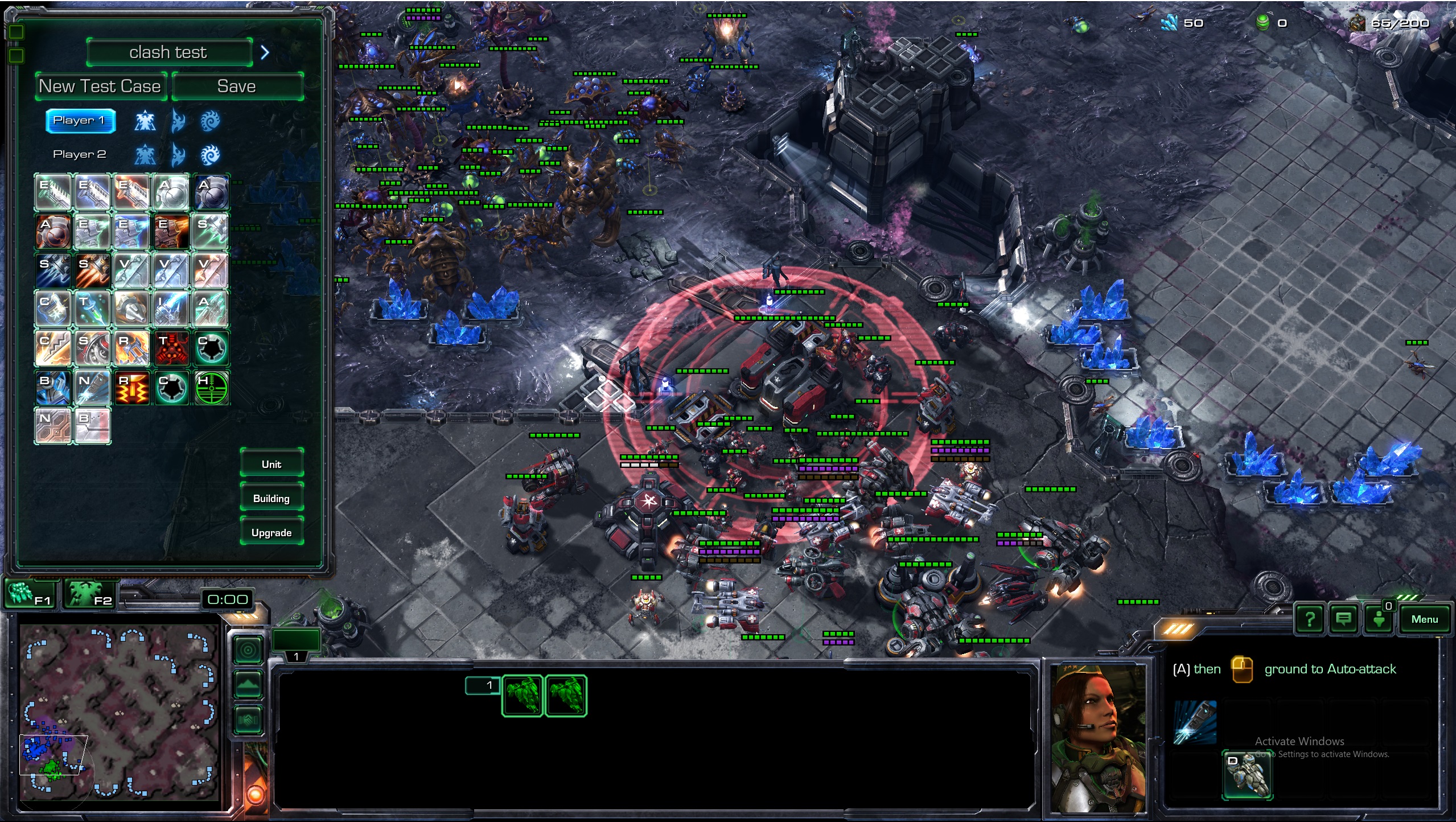Choose Protoss race for Player 1
The height and width of the screenshot is (822, 1456).
pos(178,121)
